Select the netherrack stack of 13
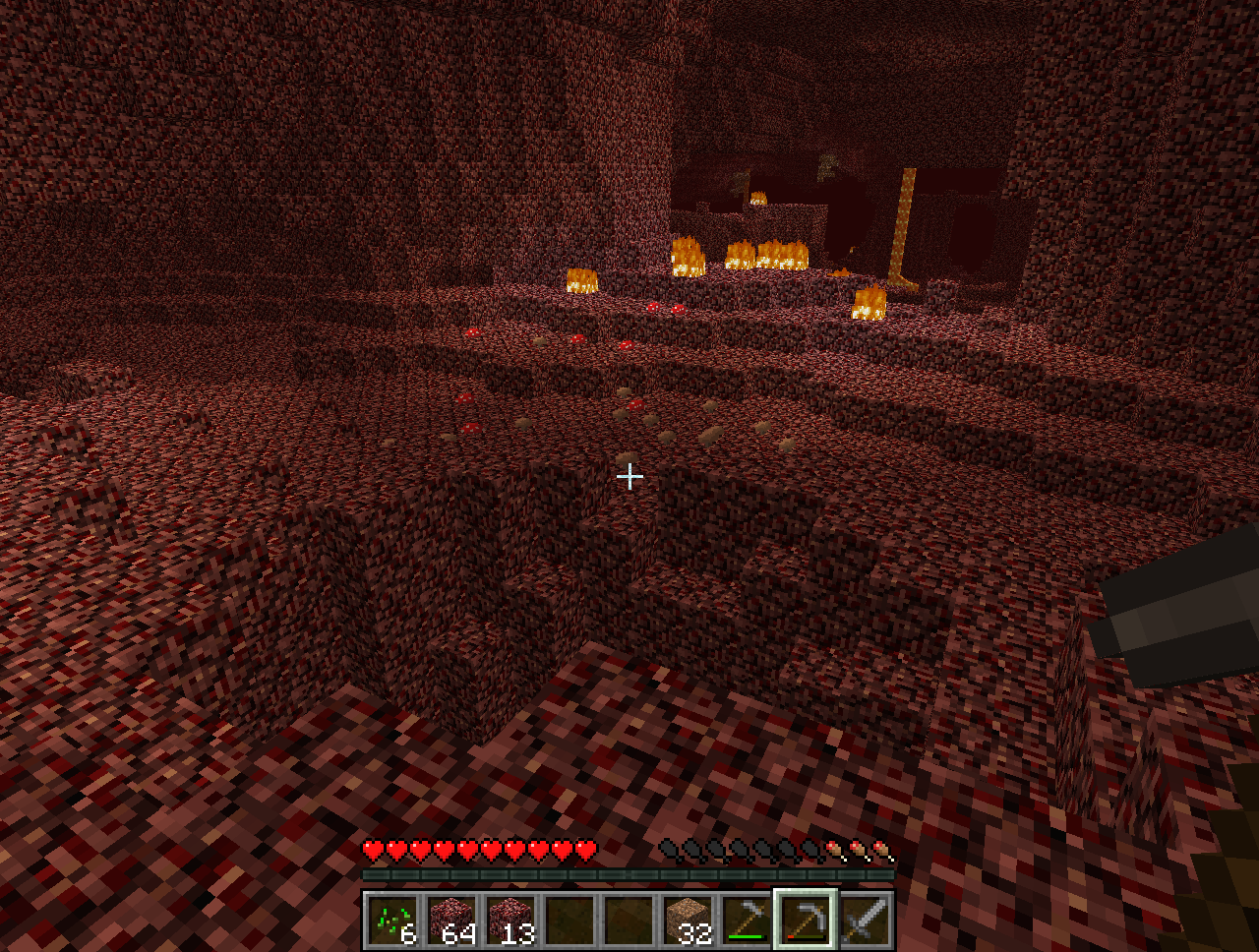Image resolution: width=1259 pixels, height=952 pixels. pyautogui.click(x=511, y=921)
